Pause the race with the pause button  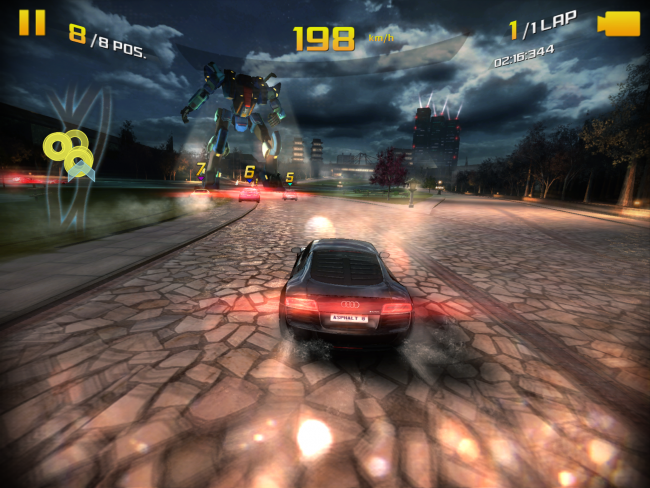click(x=32, y=23)
